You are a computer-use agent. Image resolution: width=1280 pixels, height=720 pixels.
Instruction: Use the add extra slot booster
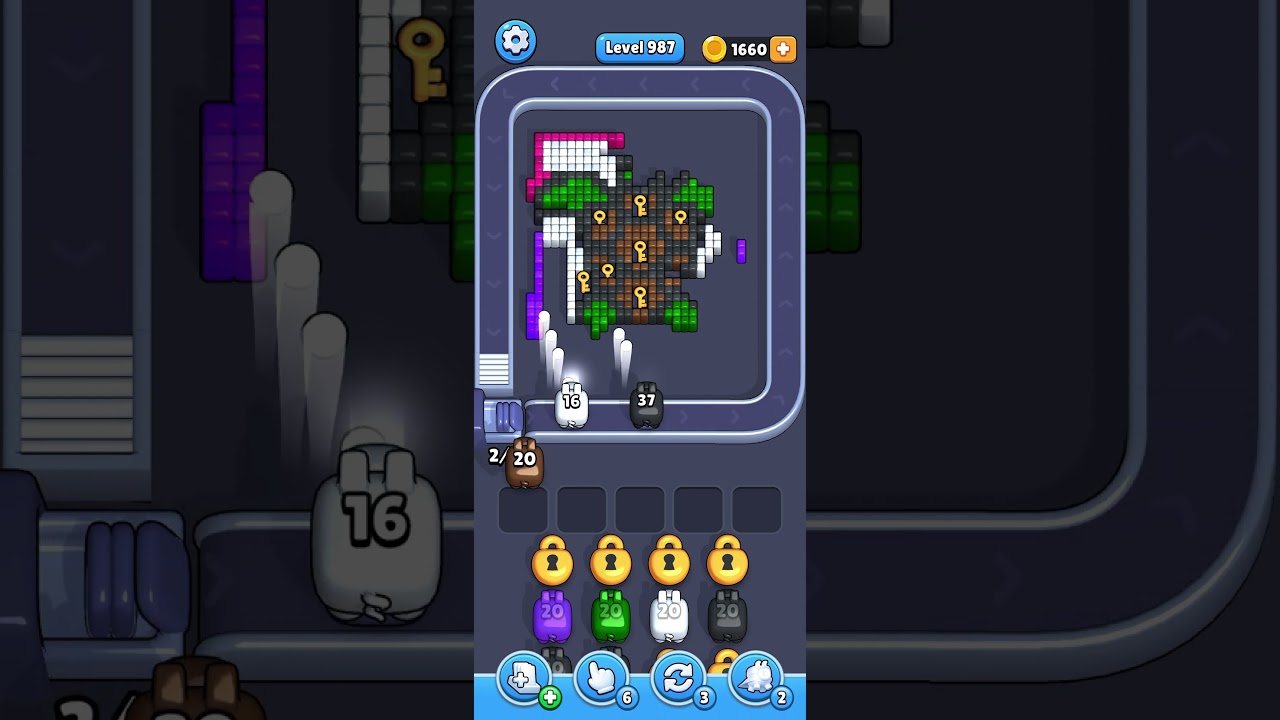[x=525, y=680]
